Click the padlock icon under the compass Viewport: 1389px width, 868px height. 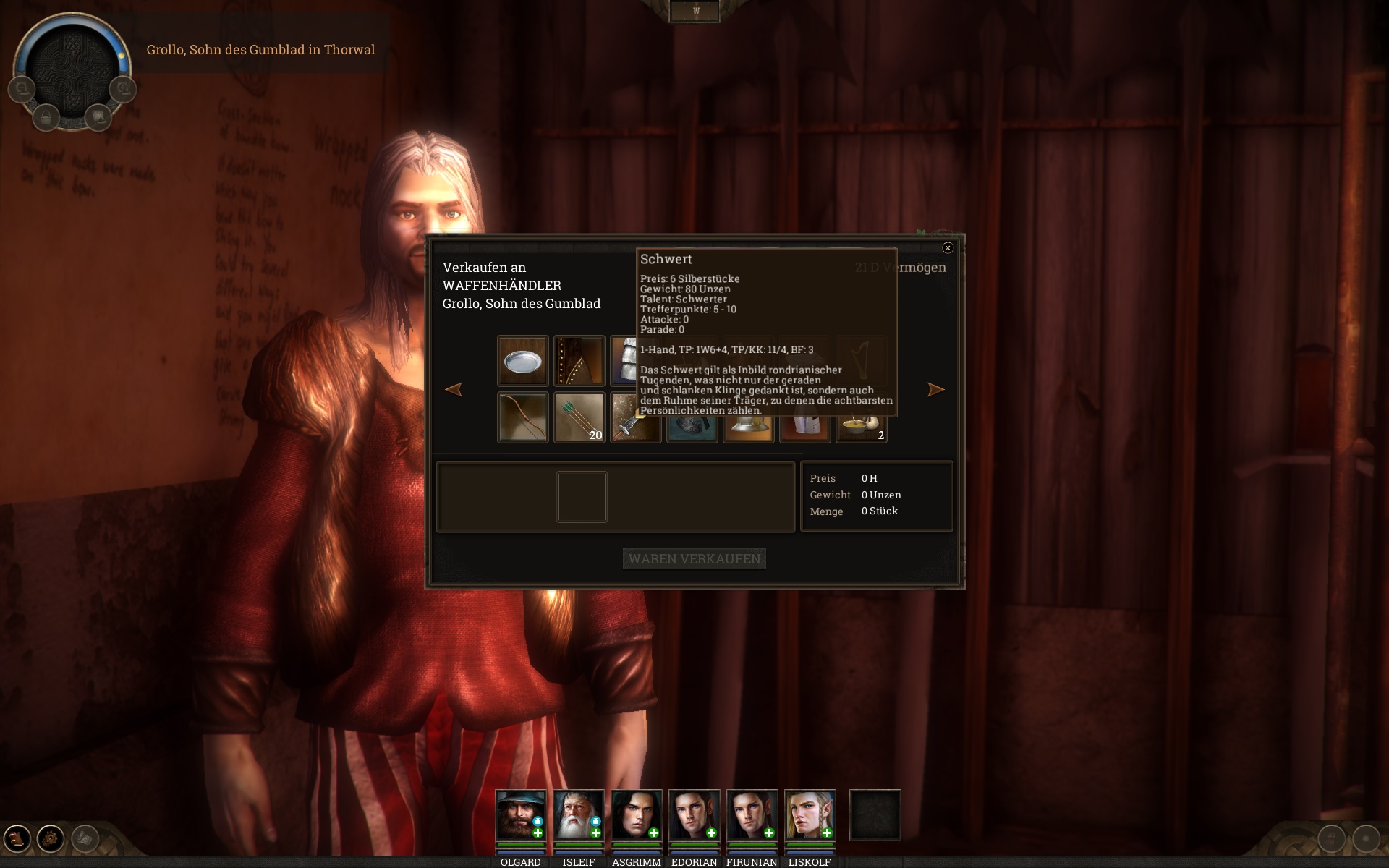point(46,117)
